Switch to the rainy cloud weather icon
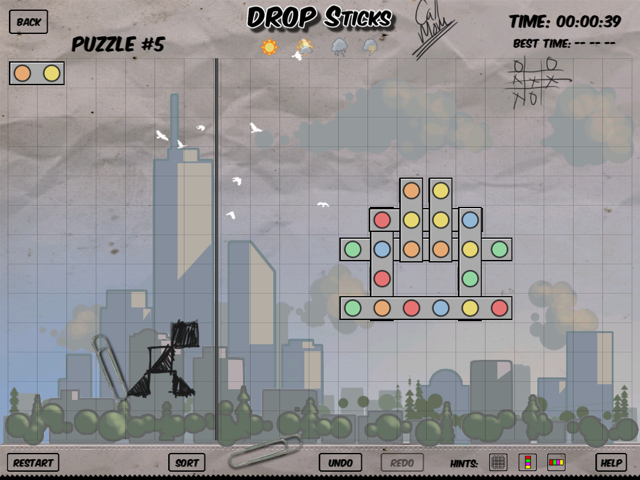 pyautogui.click(x=339, y=47)
